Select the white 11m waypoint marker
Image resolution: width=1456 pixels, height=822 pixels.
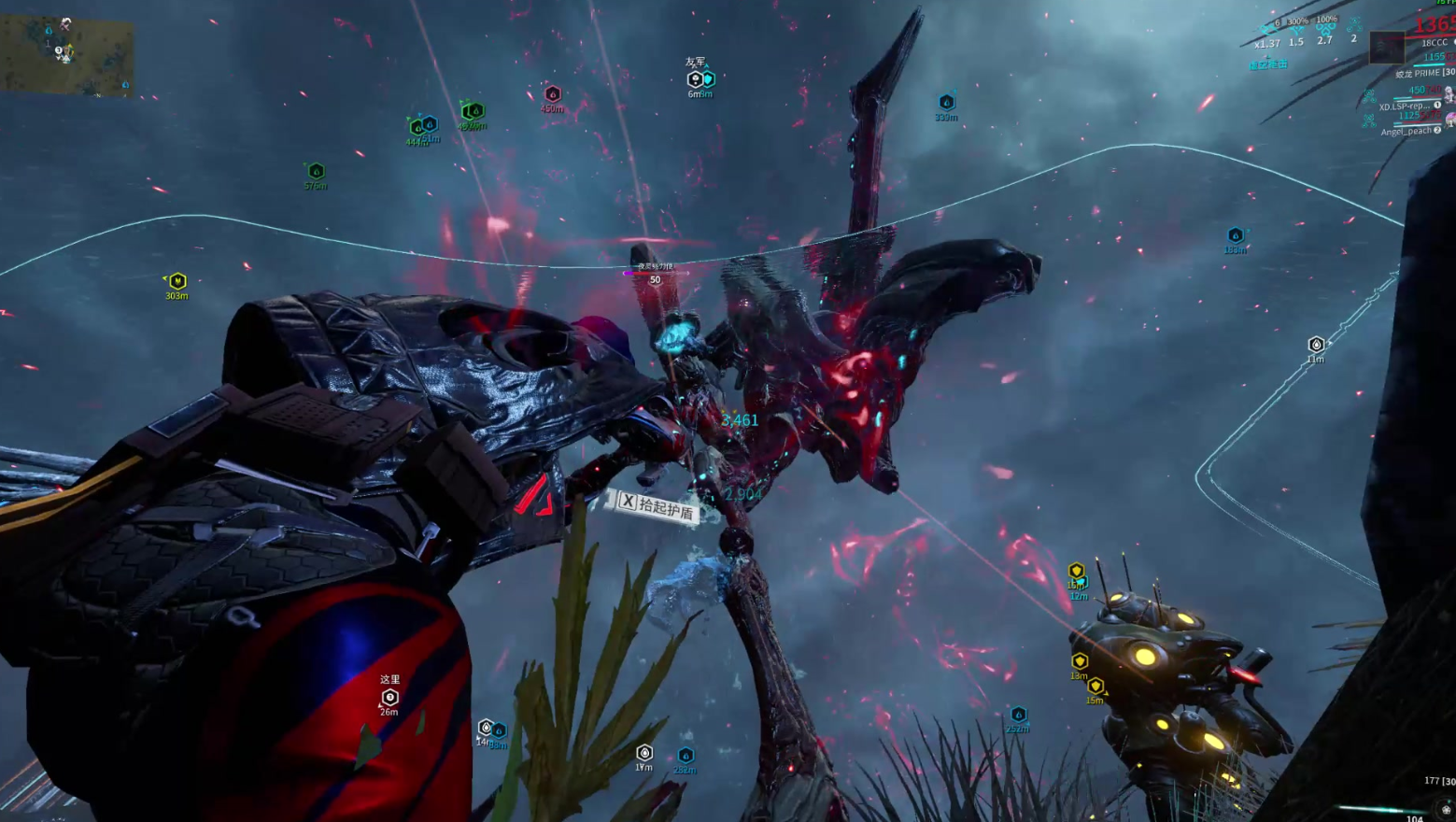click(1316, 345)
